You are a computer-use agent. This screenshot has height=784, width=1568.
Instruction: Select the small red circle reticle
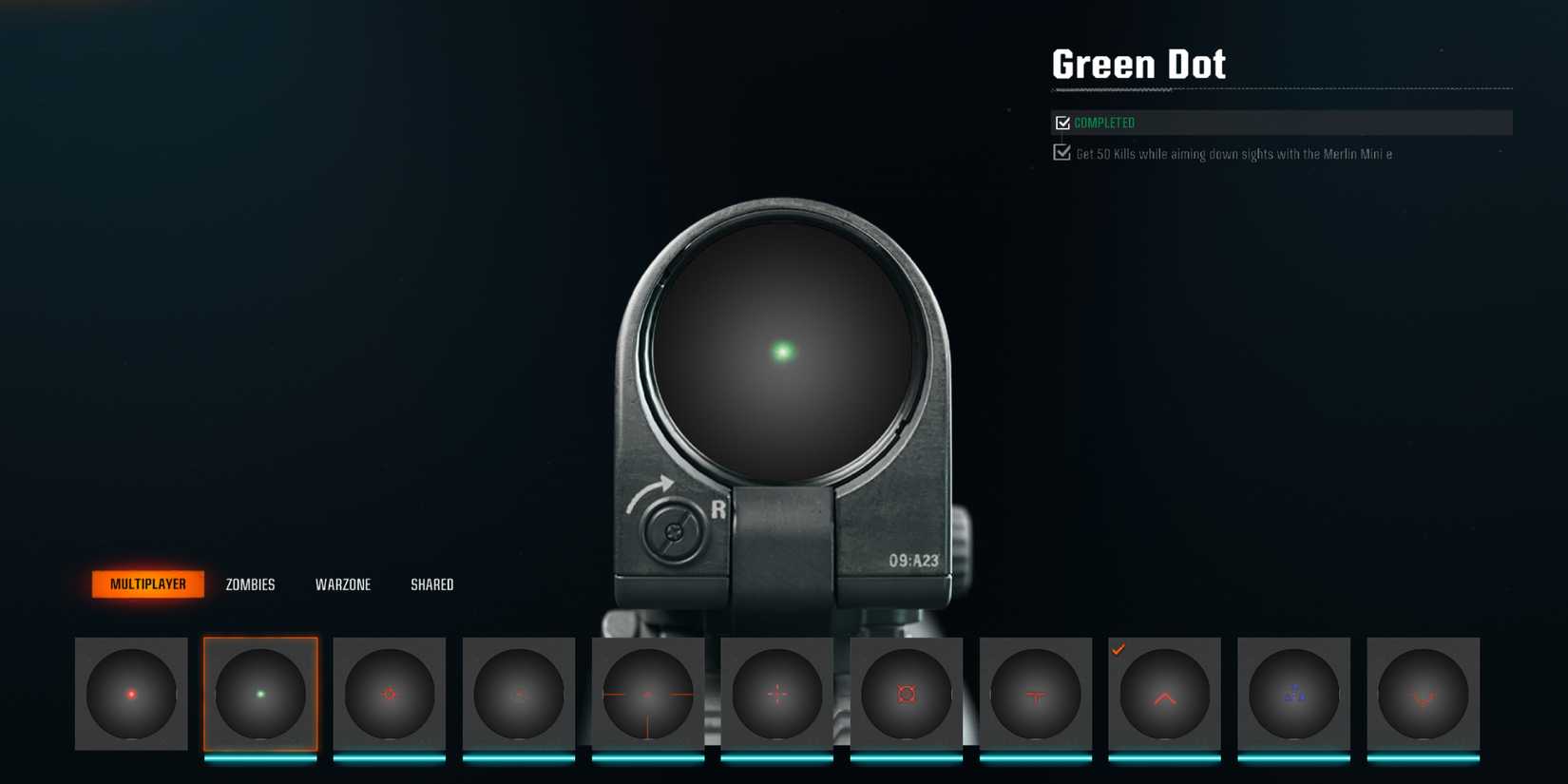click(x=389, y=695)
